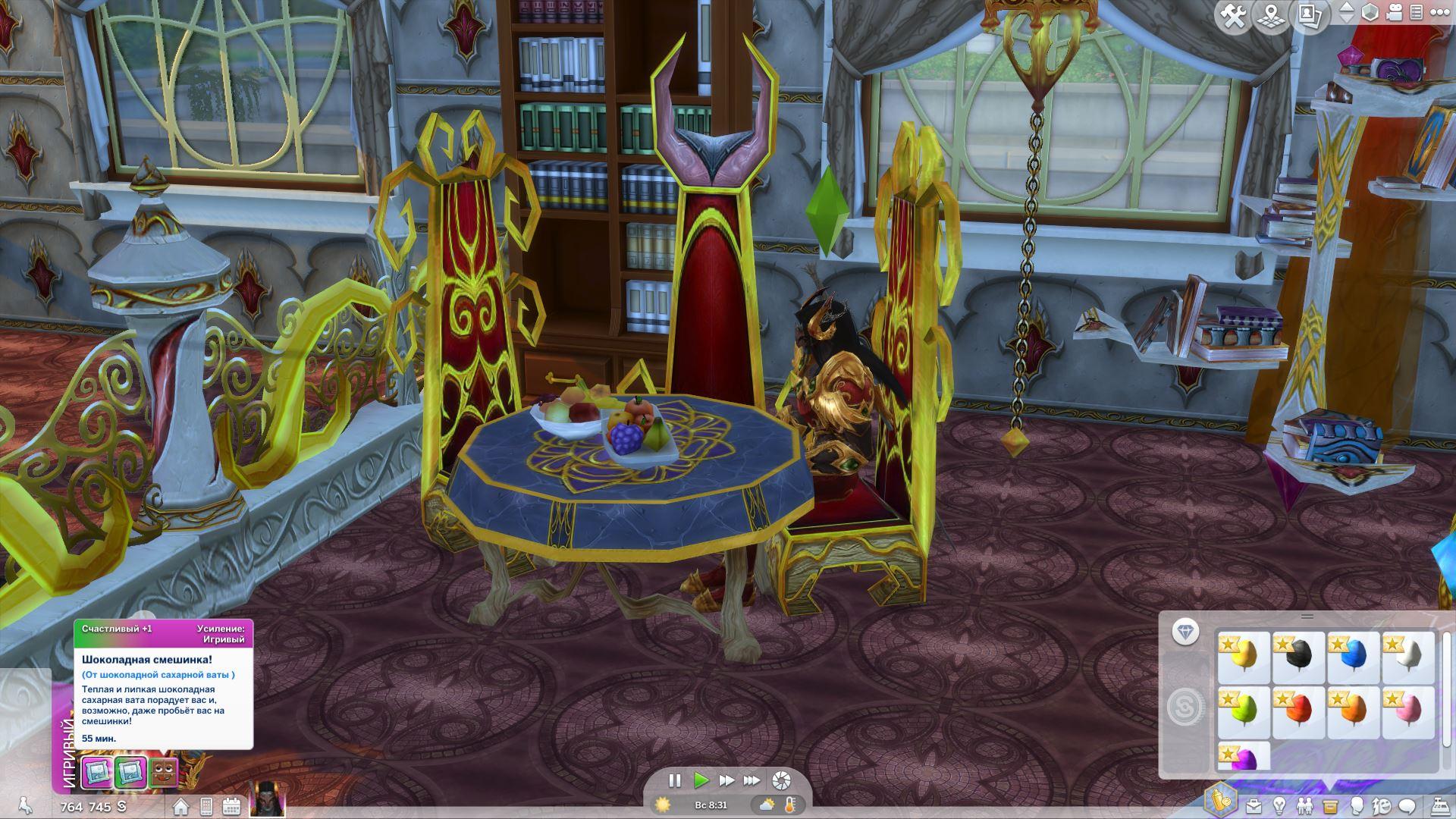Open the calendar icon

(231, 806)
